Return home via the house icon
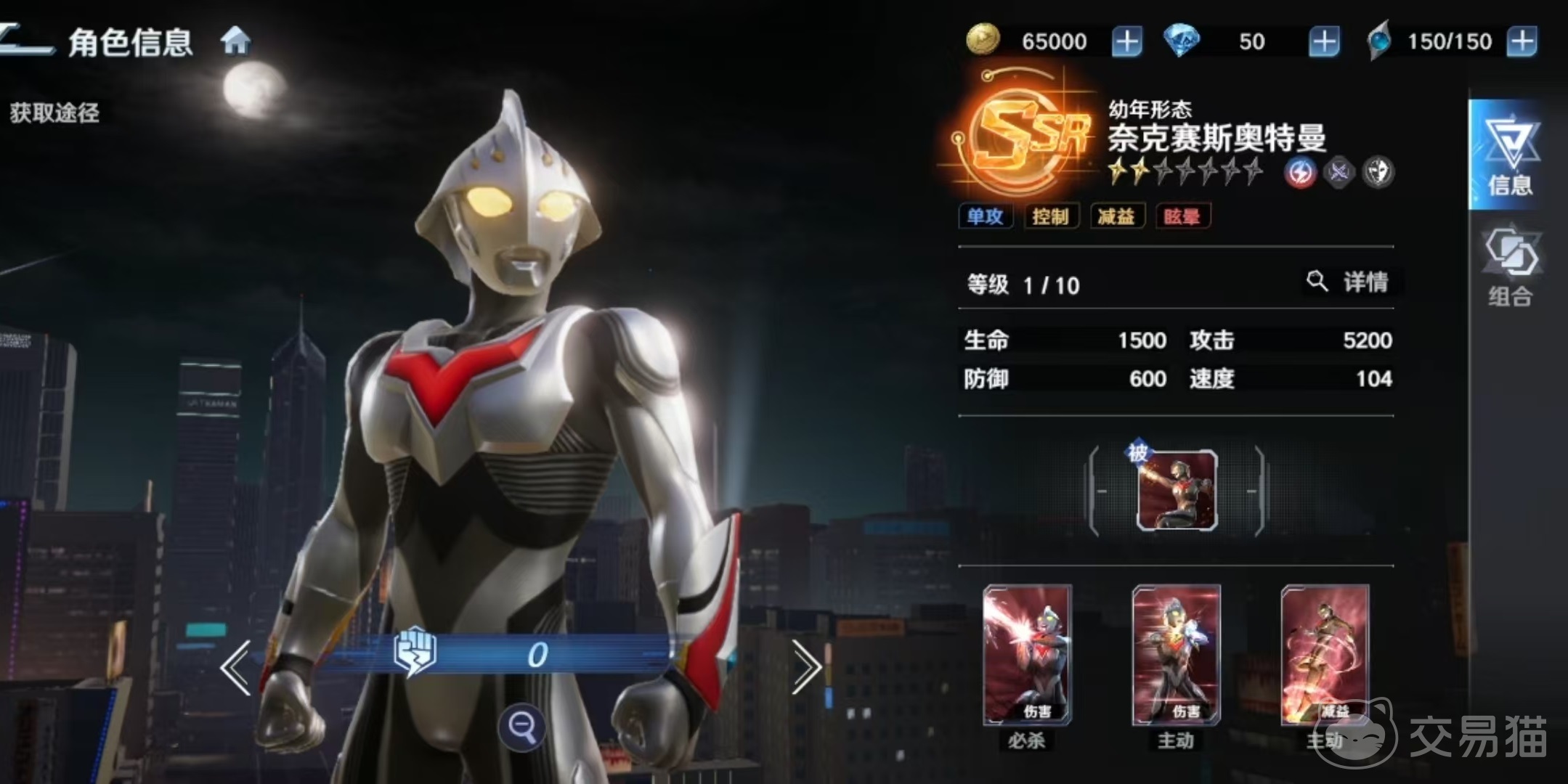Viewport: 1568px width, 784px height. [x=235, y=41]
